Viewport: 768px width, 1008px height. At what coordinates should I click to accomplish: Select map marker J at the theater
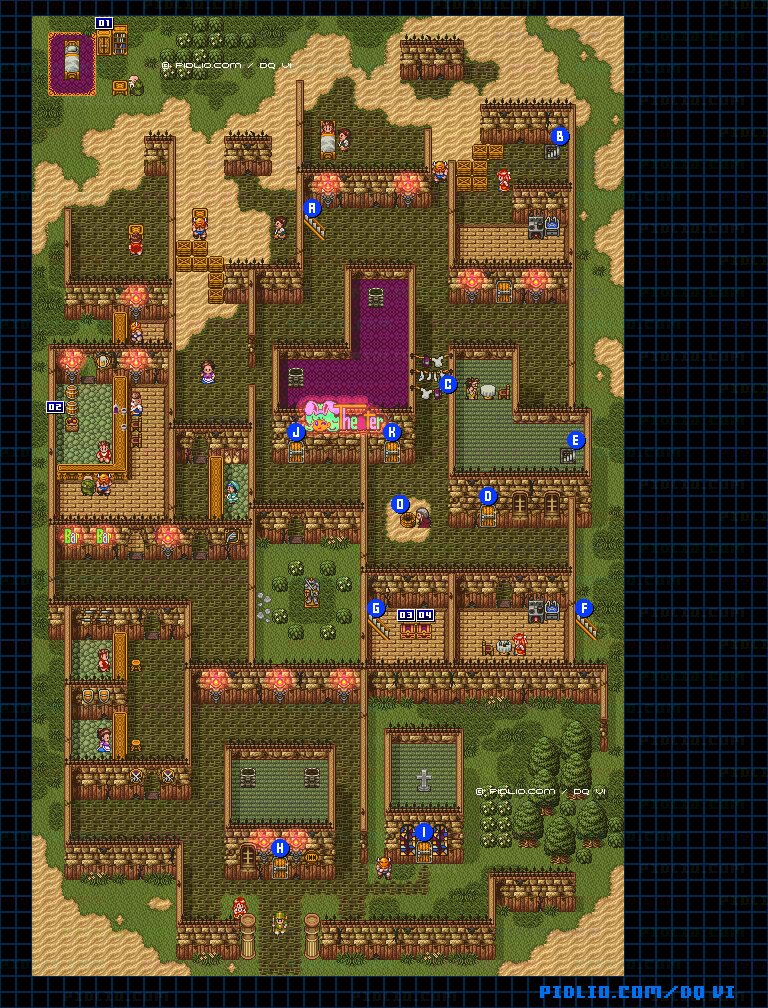coord(295,432)
